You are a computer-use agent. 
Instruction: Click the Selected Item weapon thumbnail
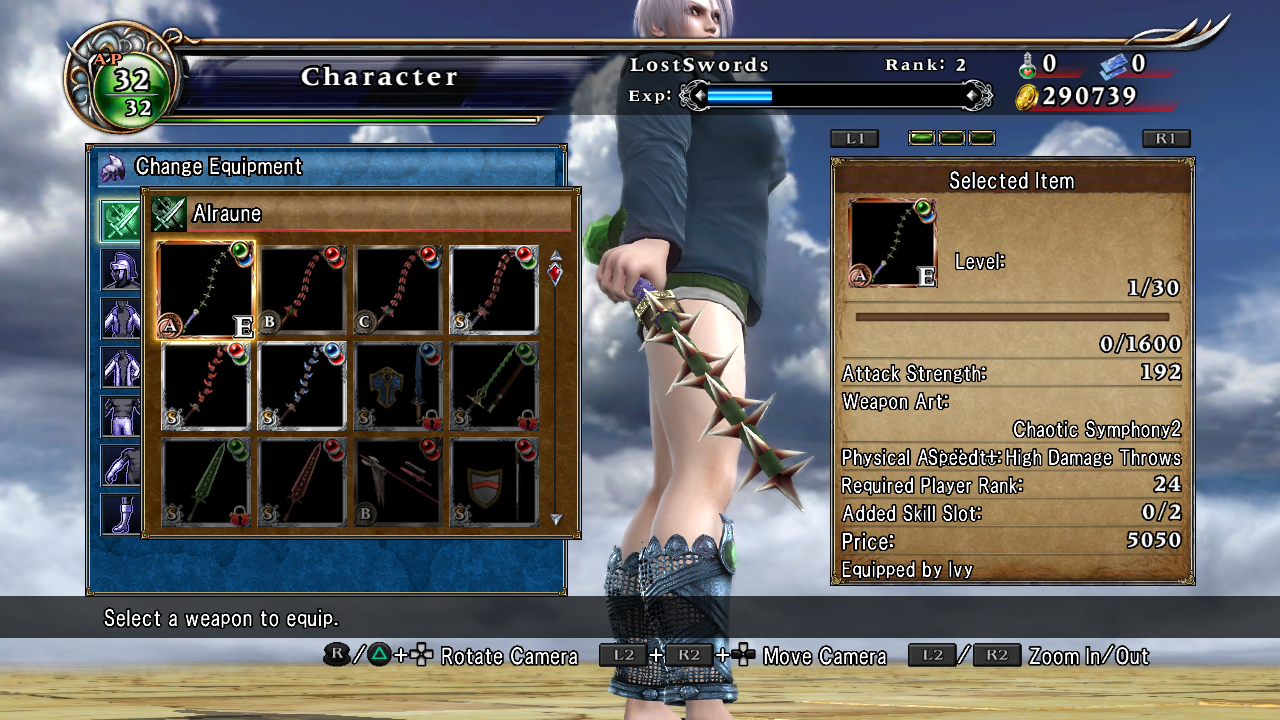892,243
